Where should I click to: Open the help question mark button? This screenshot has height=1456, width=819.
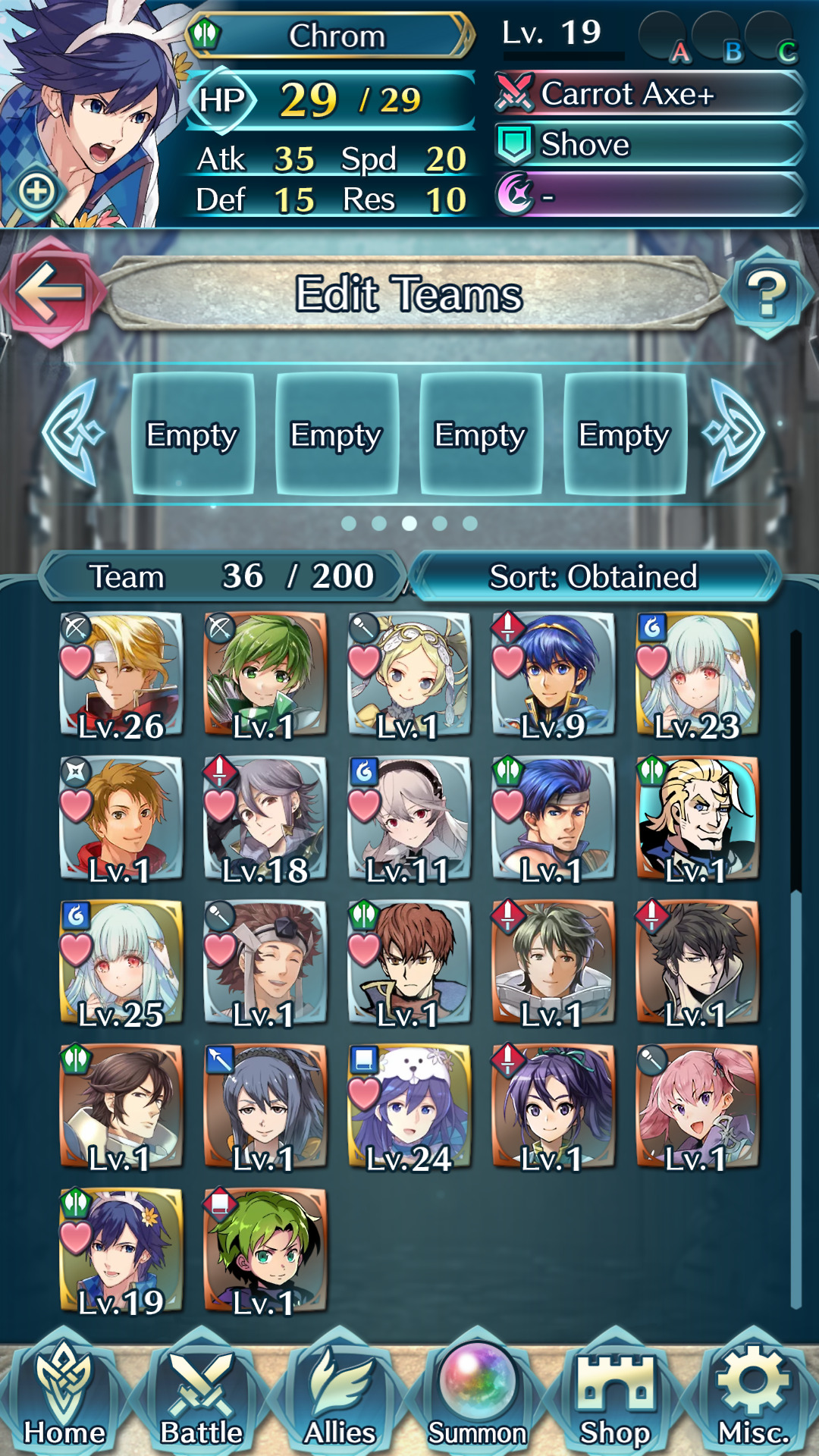pos(767,293)
